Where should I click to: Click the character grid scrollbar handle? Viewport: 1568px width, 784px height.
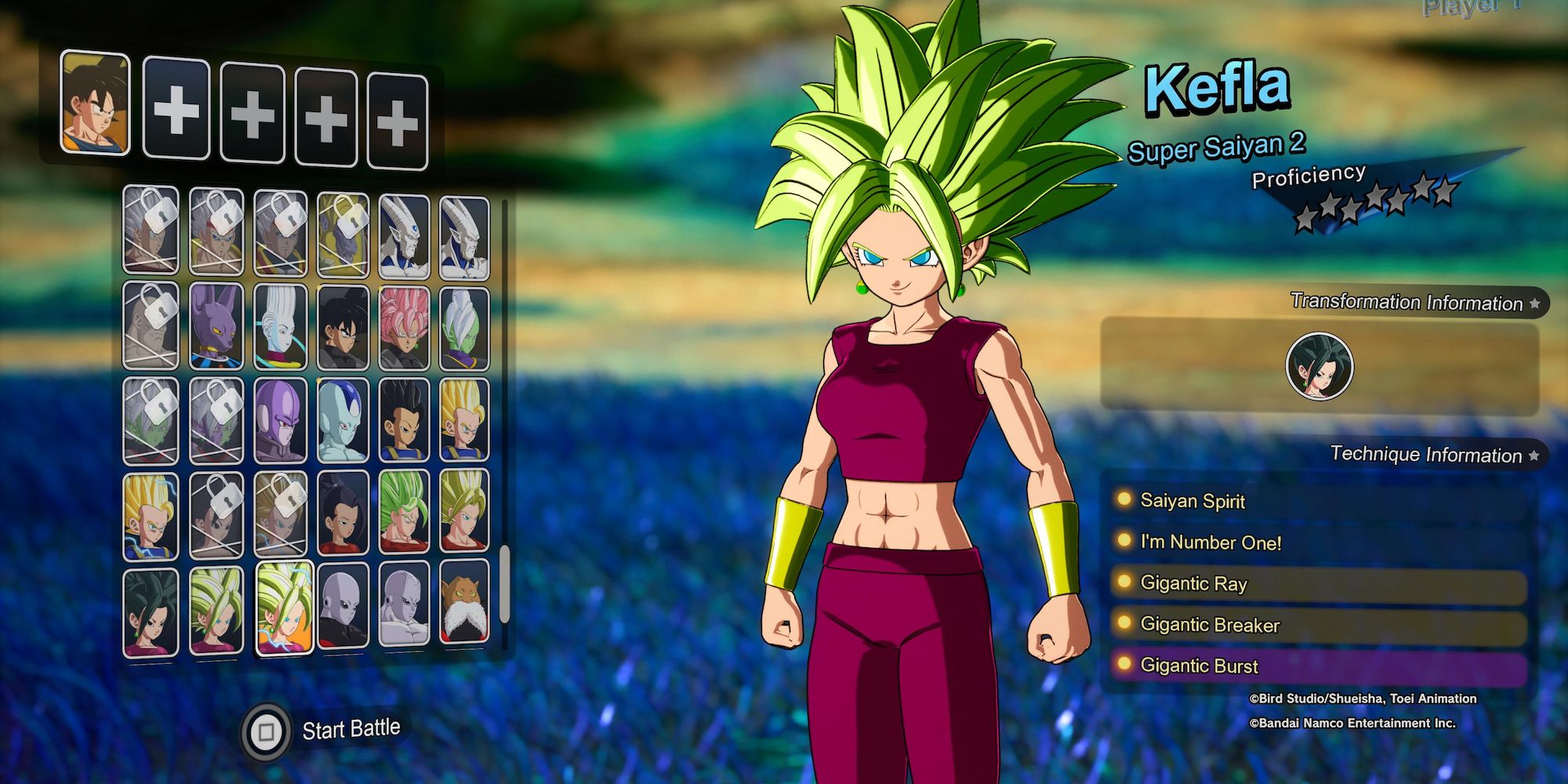pyautogui.click(x=504, y=584)
